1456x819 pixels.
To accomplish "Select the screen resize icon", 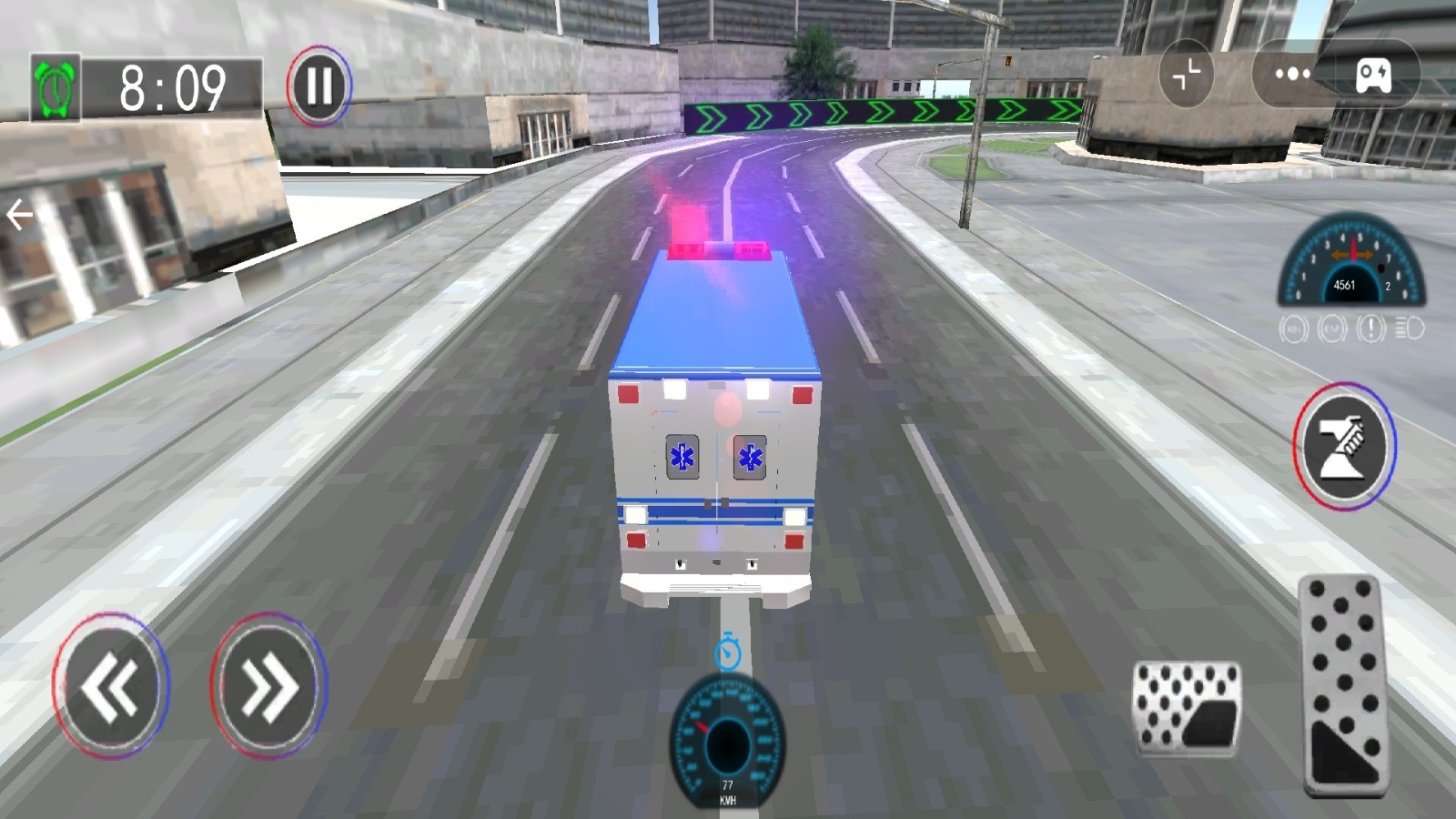I will [1186, 74].
